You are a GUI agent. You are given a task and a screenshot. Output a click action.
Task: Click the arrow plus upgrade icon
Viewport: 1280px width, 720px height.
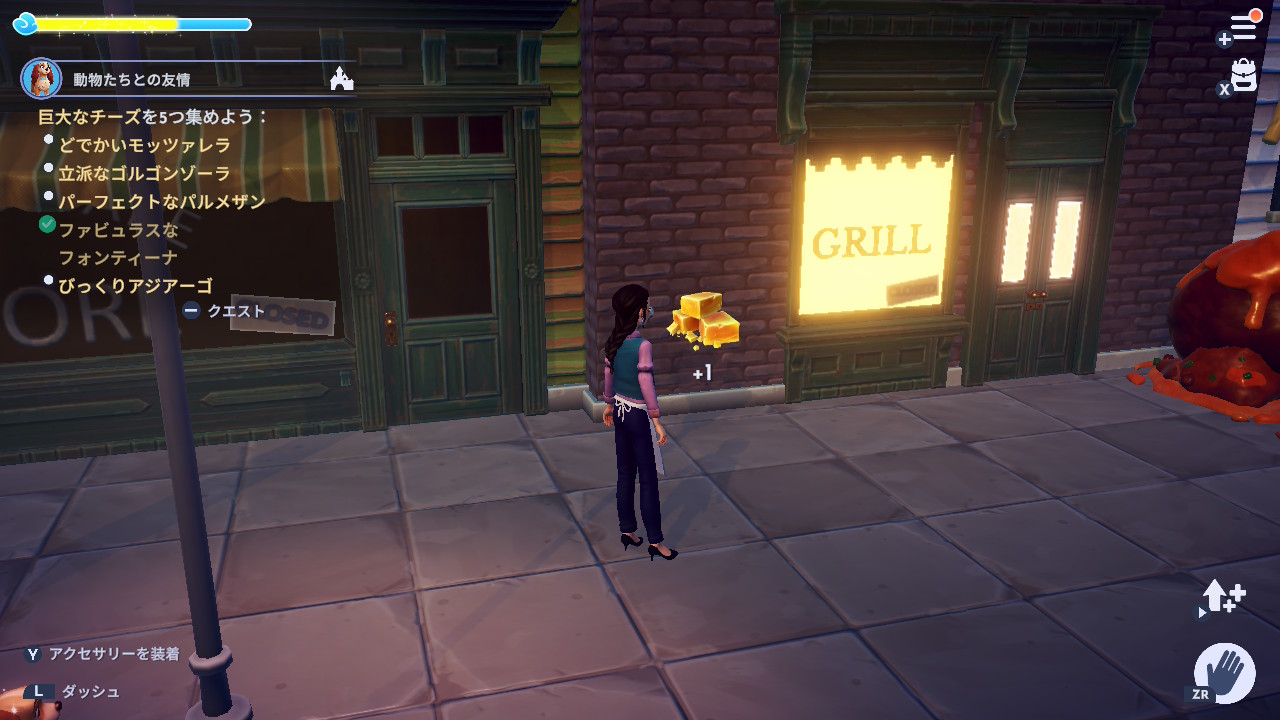1223,597
